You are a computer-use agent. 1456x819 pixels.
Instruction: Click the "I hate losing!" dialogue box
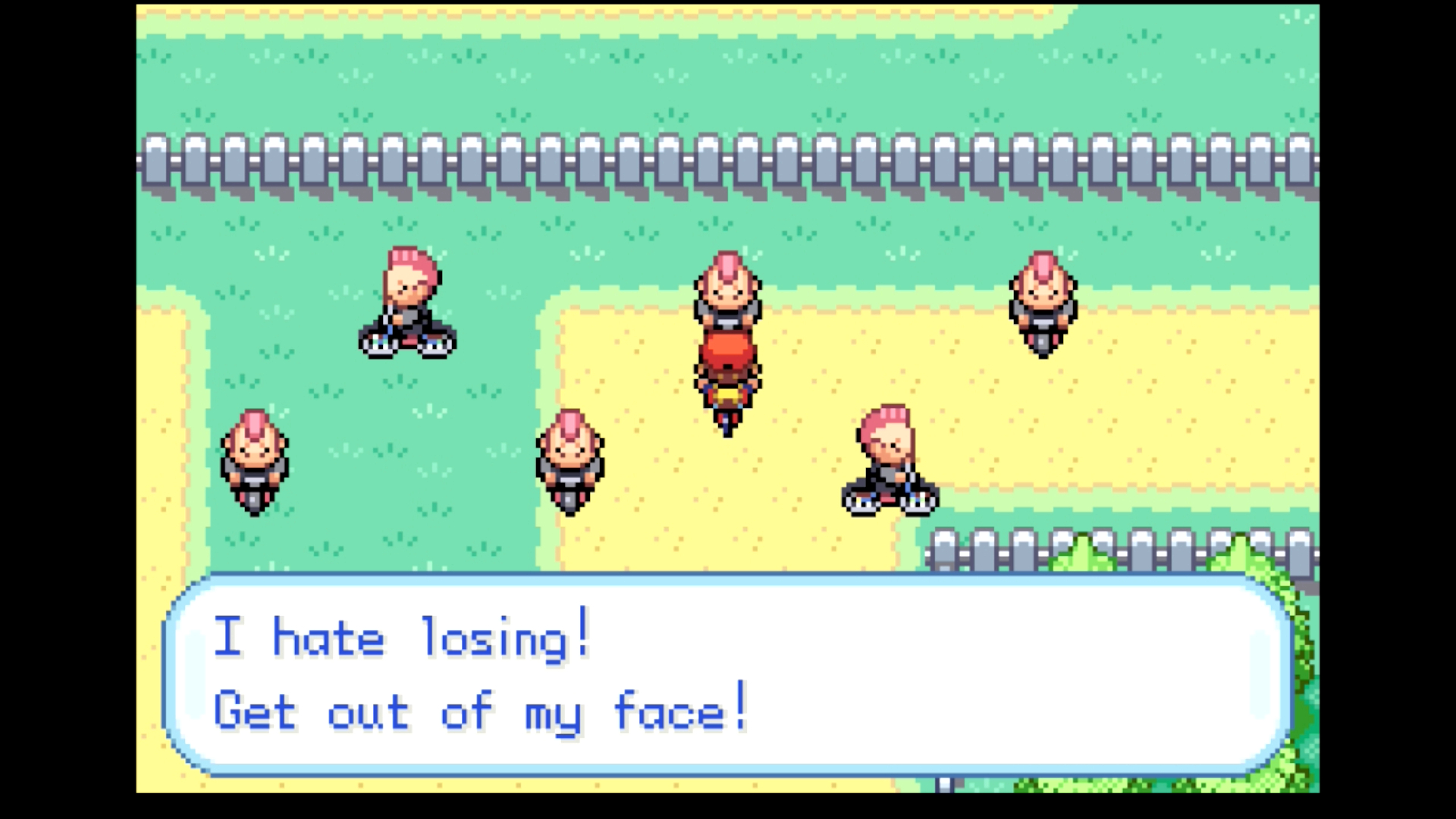click(726, 675)
